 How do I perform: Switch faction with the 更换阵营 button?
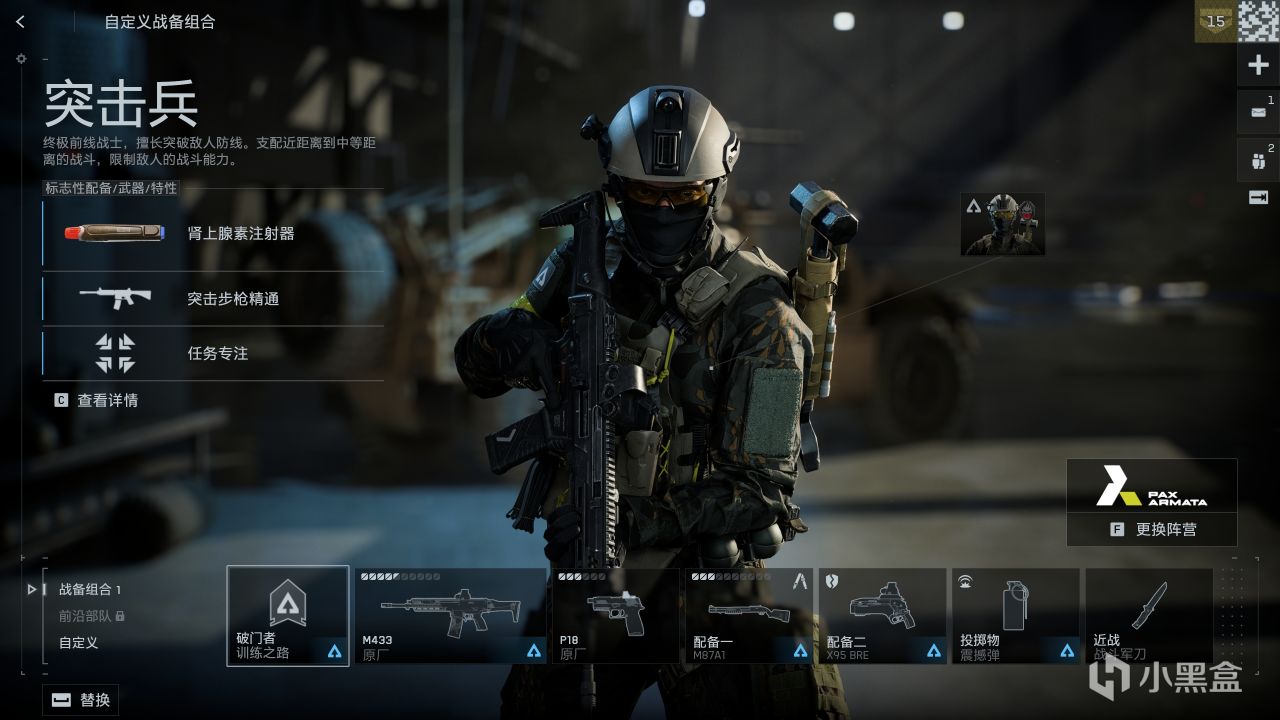coord(1152,530)
